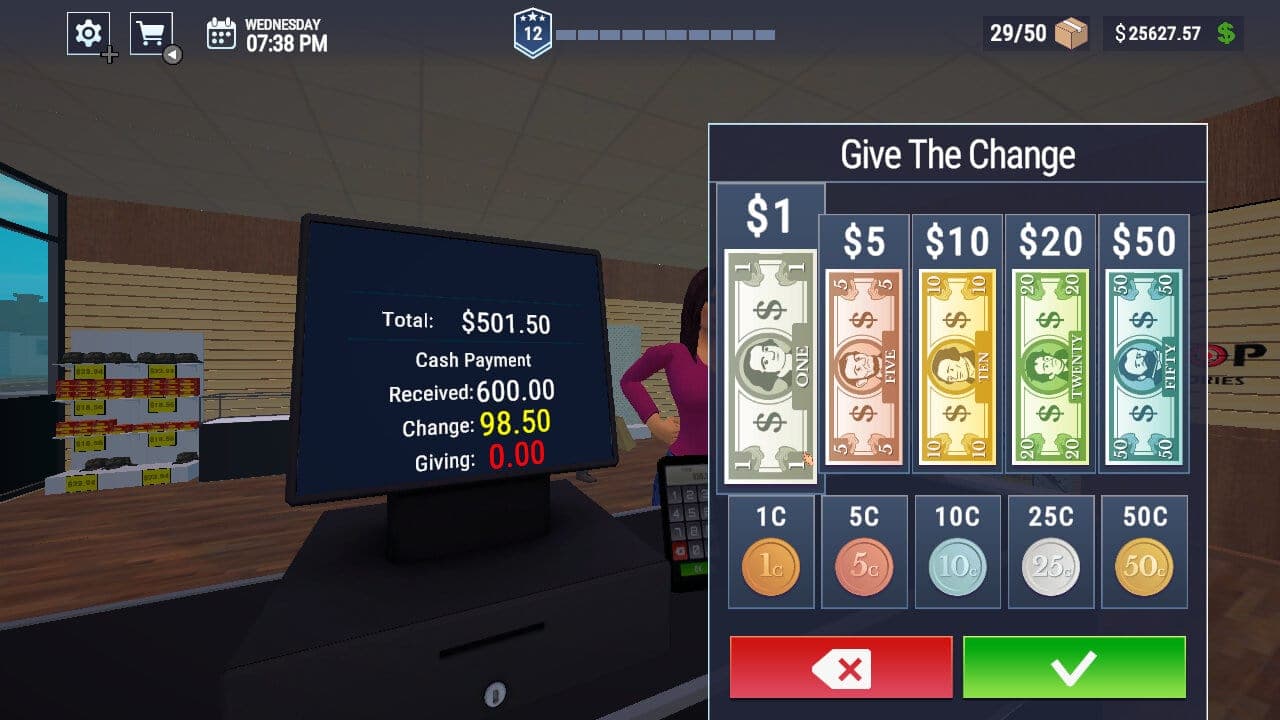Open the shopping cart icon
This screenshot has width=1280, height=720.
pos(149,29)
